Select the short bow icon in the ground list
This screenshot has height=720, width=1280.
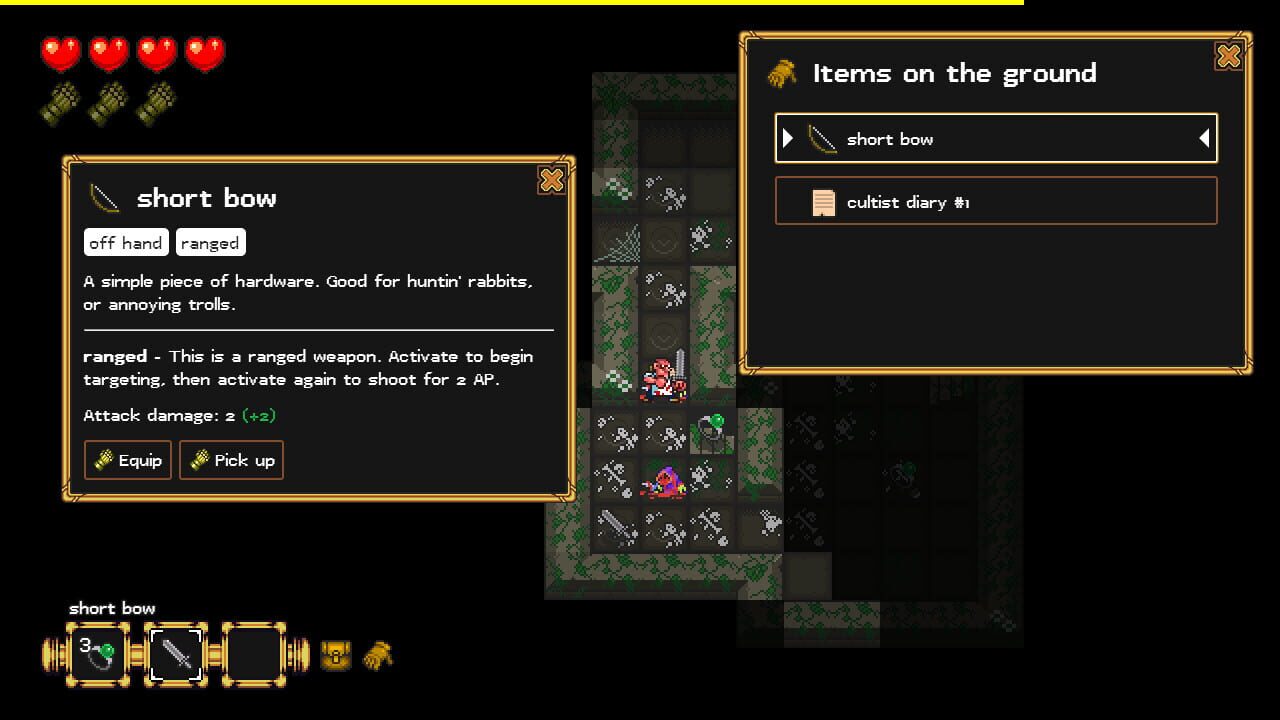[x=823, y=138]
